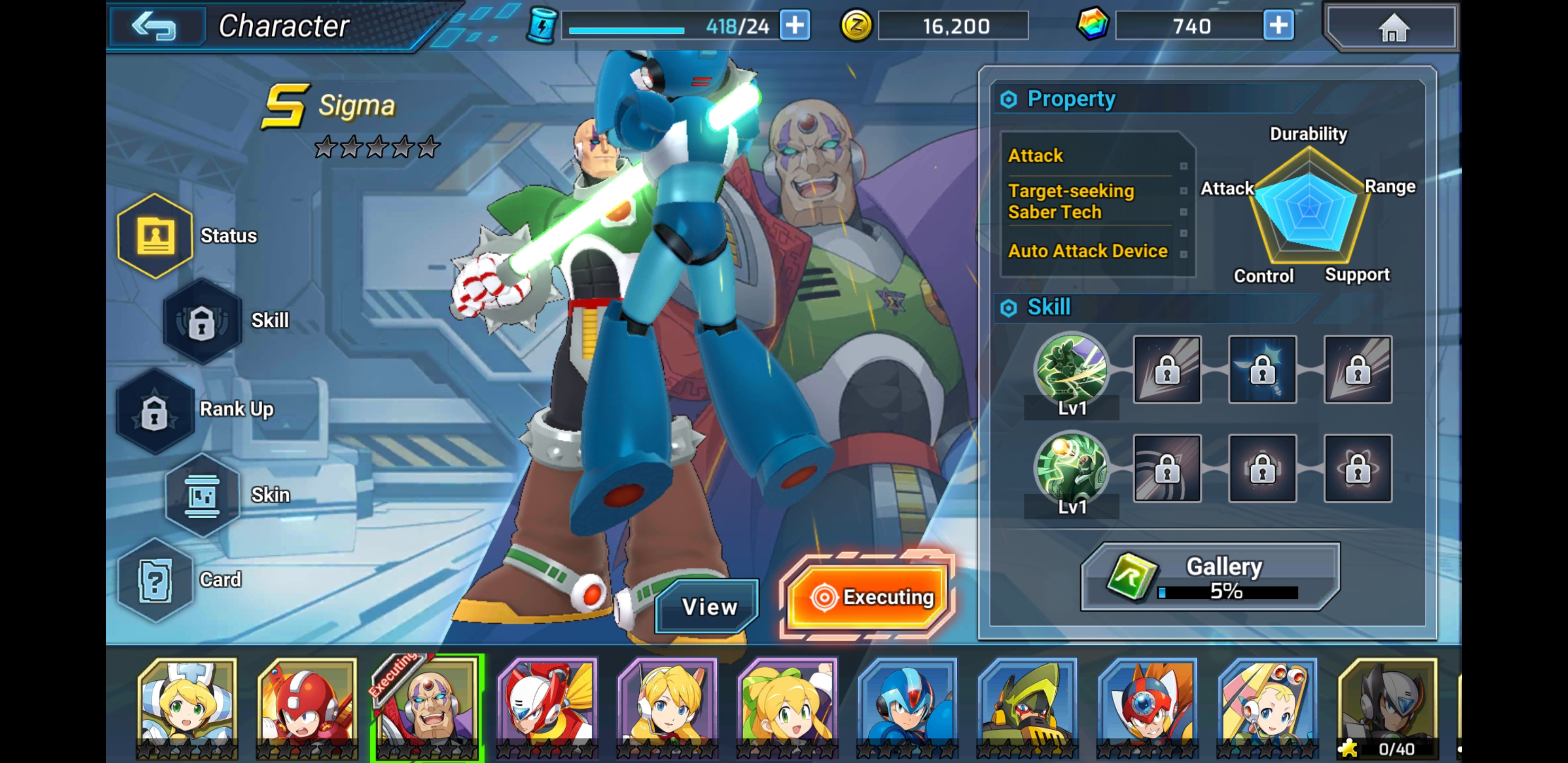The height and width of the screenshot is (763, 1568).
Task: Tap the back arrow to exit Character
Action: (x=156, y=25)
